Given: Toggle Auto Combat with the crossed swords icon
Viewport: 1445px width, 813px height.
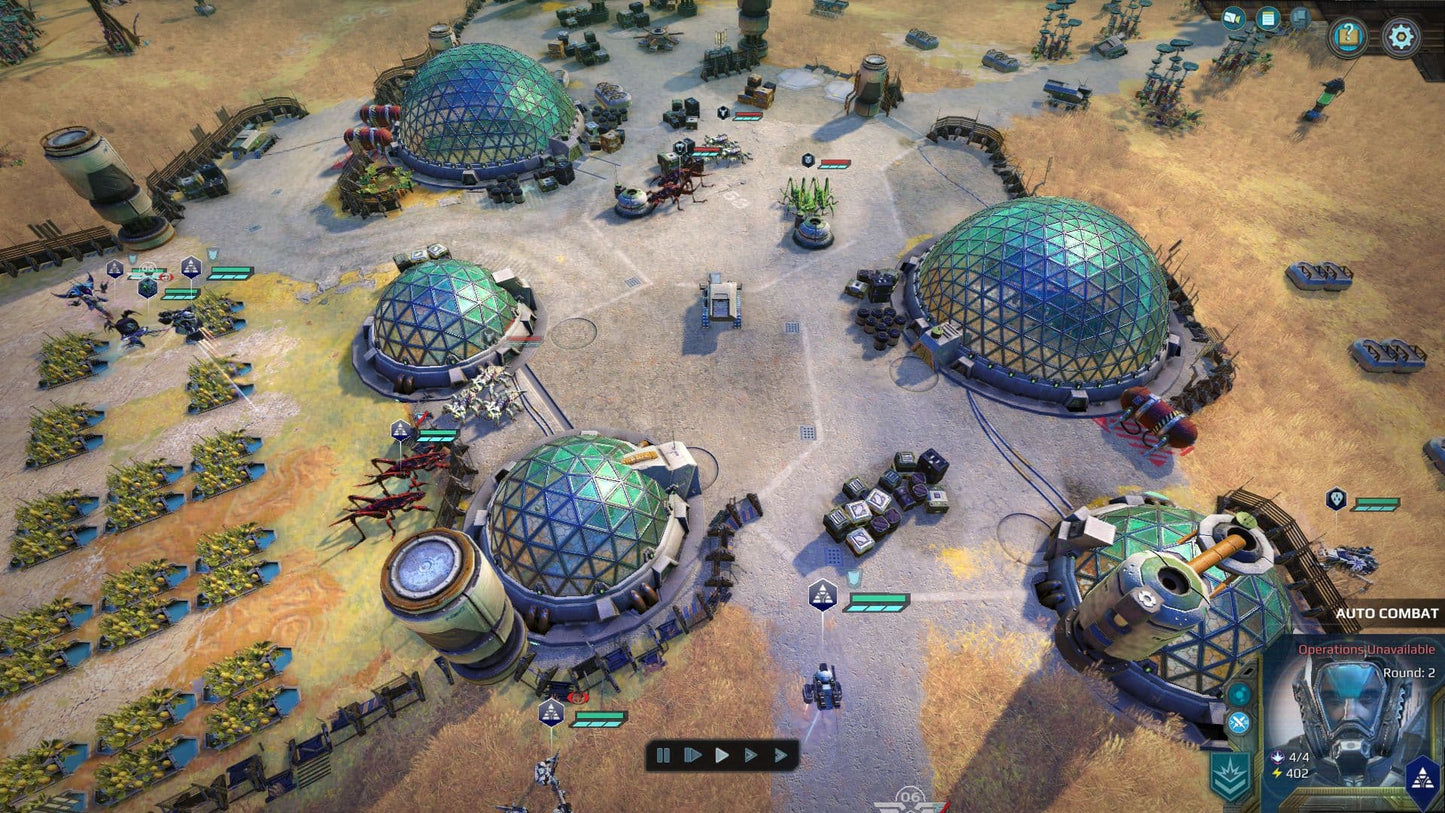Looking at the screenshot, I should click(1238, 722).
